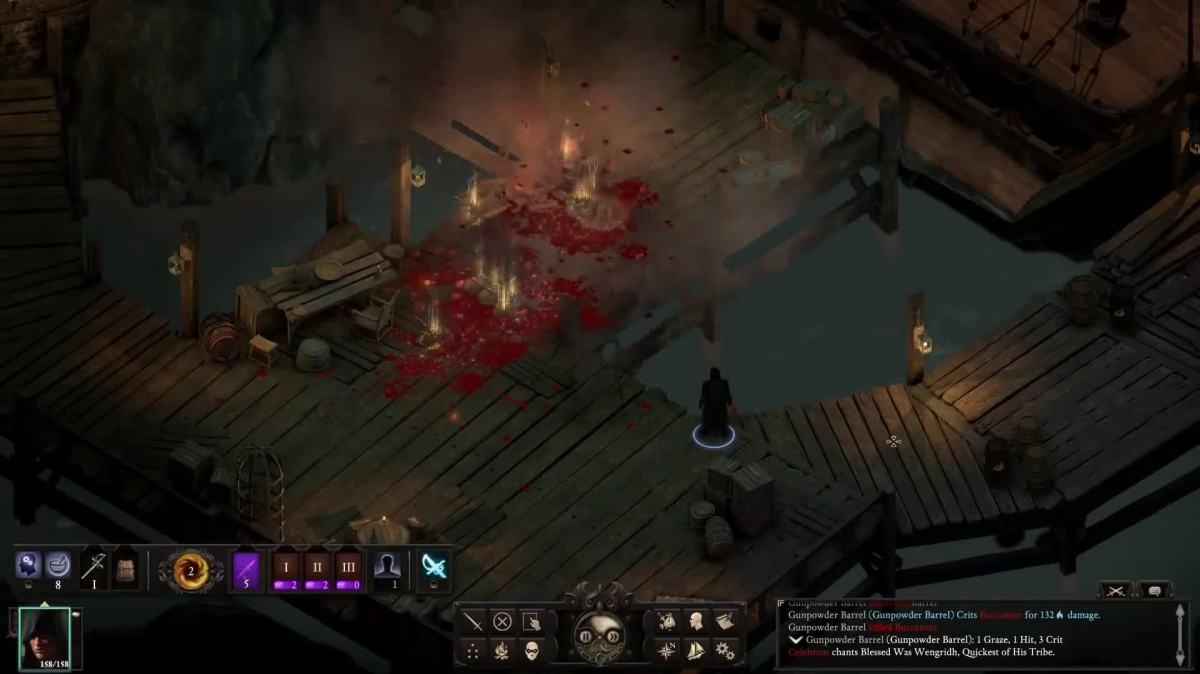Open level II invocations
Image resolution: width=1200 pixels, height=674 pixels.
[316, 569]
